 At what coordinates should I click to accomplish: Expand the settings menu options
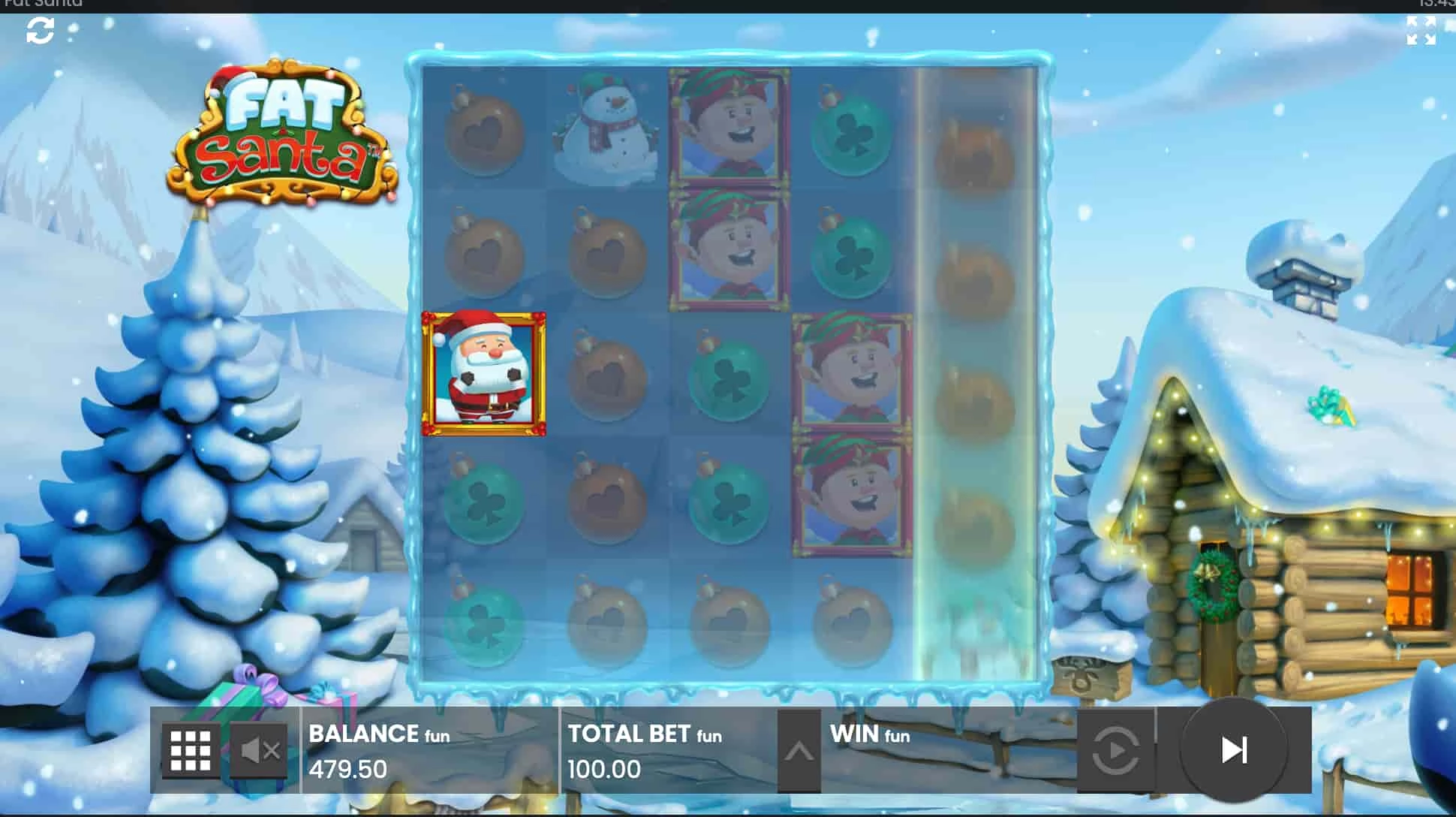click(x=190, y=749)
